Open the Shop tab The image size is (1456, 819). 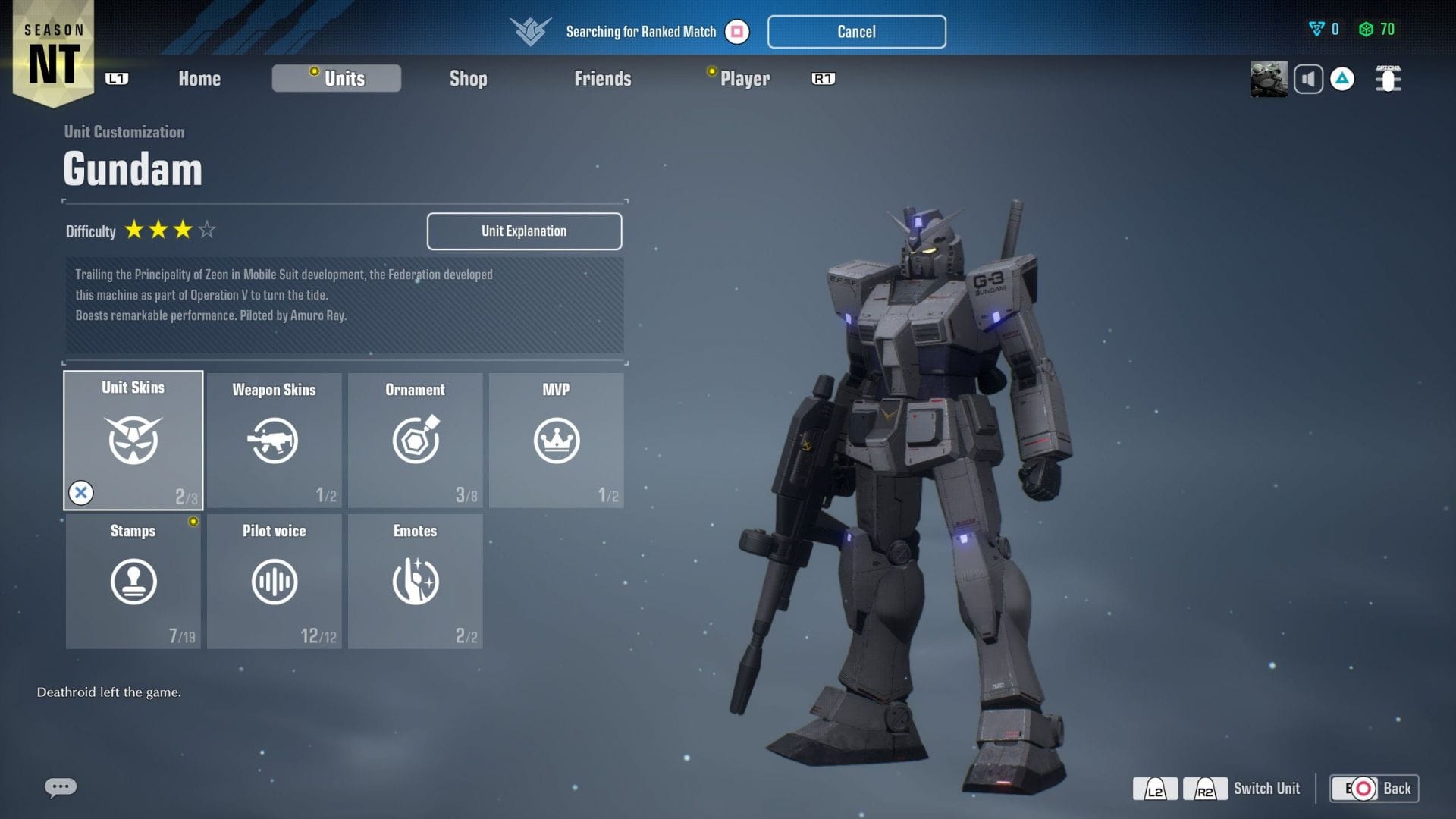(468, 78)
